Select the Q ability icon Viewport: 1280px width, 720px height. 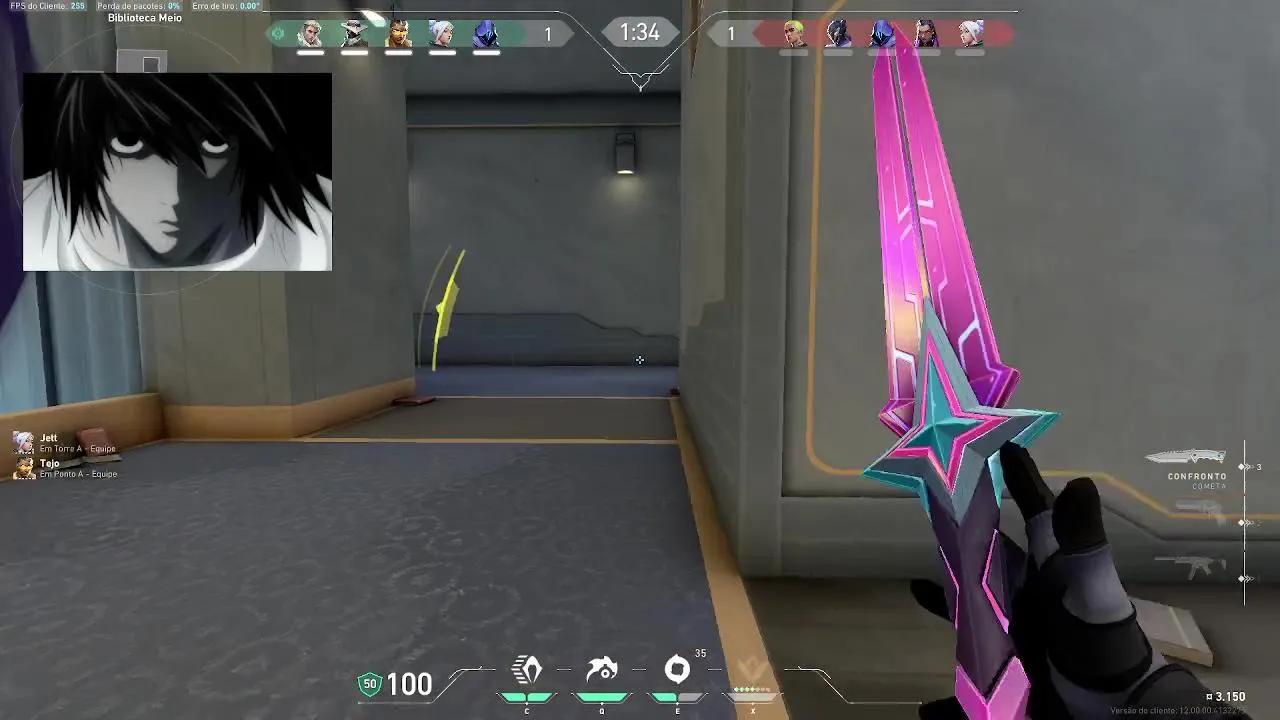pyautogui.click(x=602, y=670)
